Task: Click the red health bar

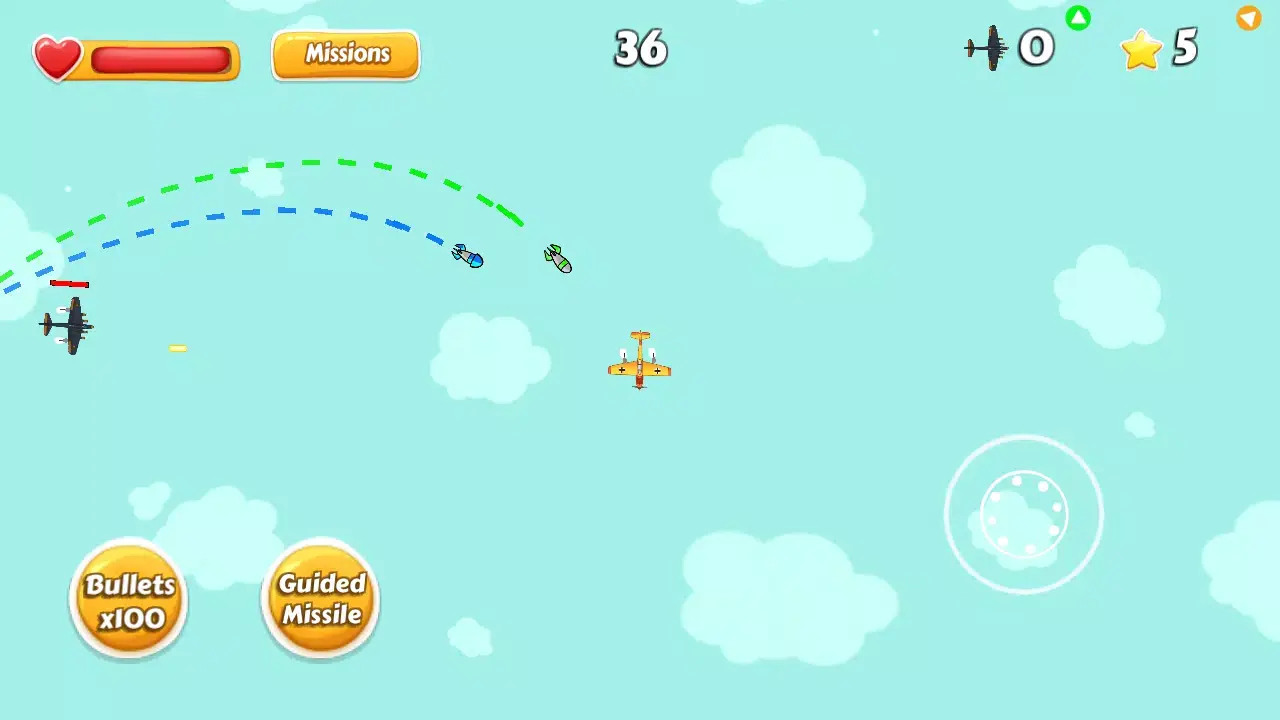Action: tap(160, 61)
